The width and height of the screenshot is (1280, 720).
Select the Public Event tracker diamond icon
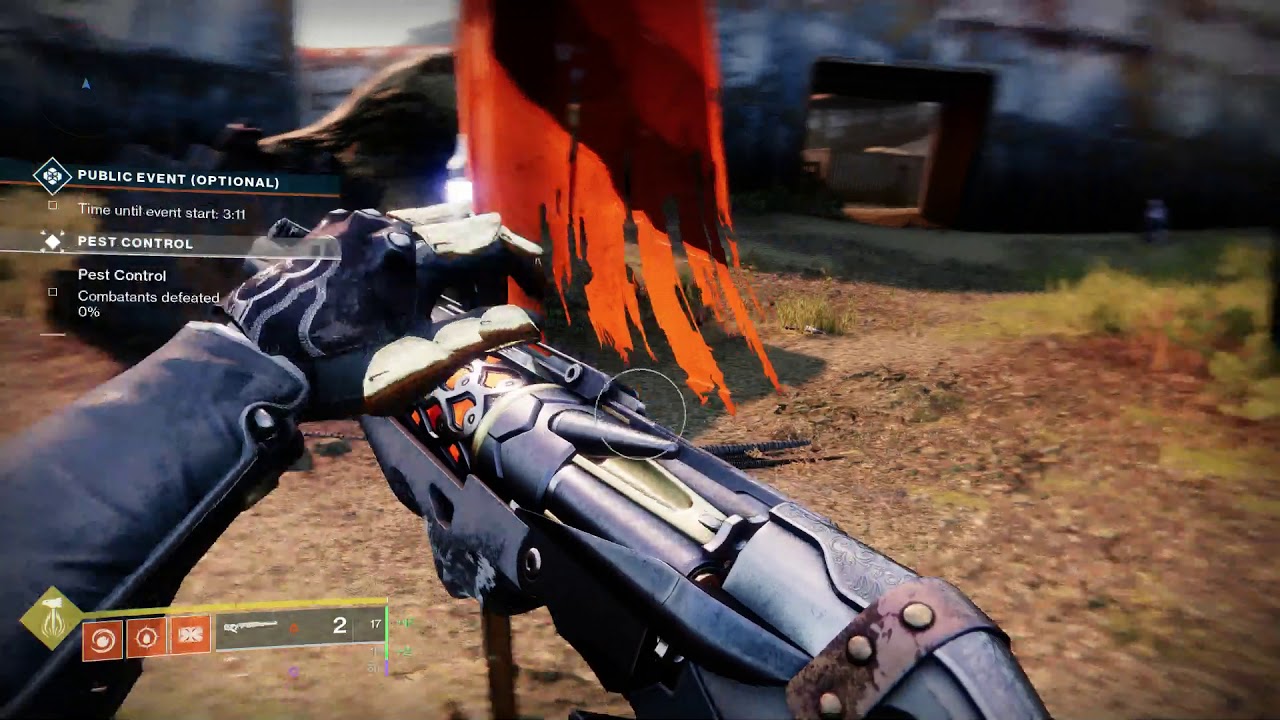(52, 177)
